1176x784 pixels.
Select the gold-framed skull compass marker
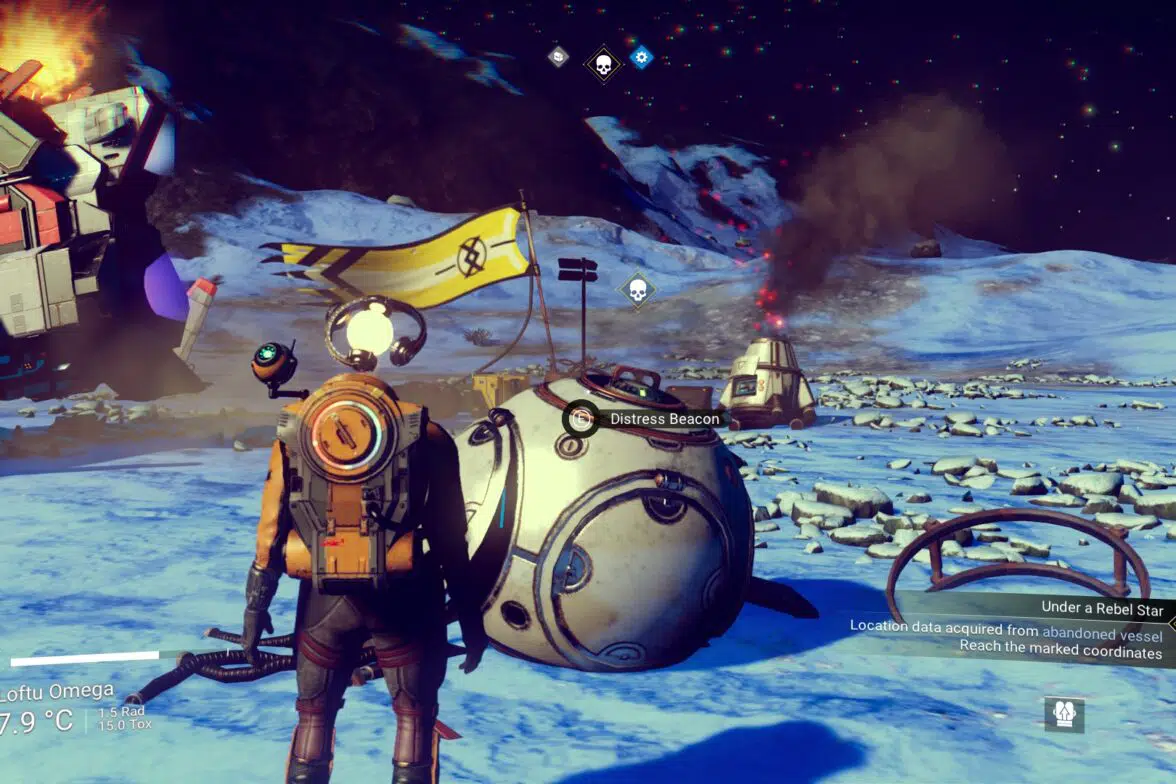click(x=603, y=65)
